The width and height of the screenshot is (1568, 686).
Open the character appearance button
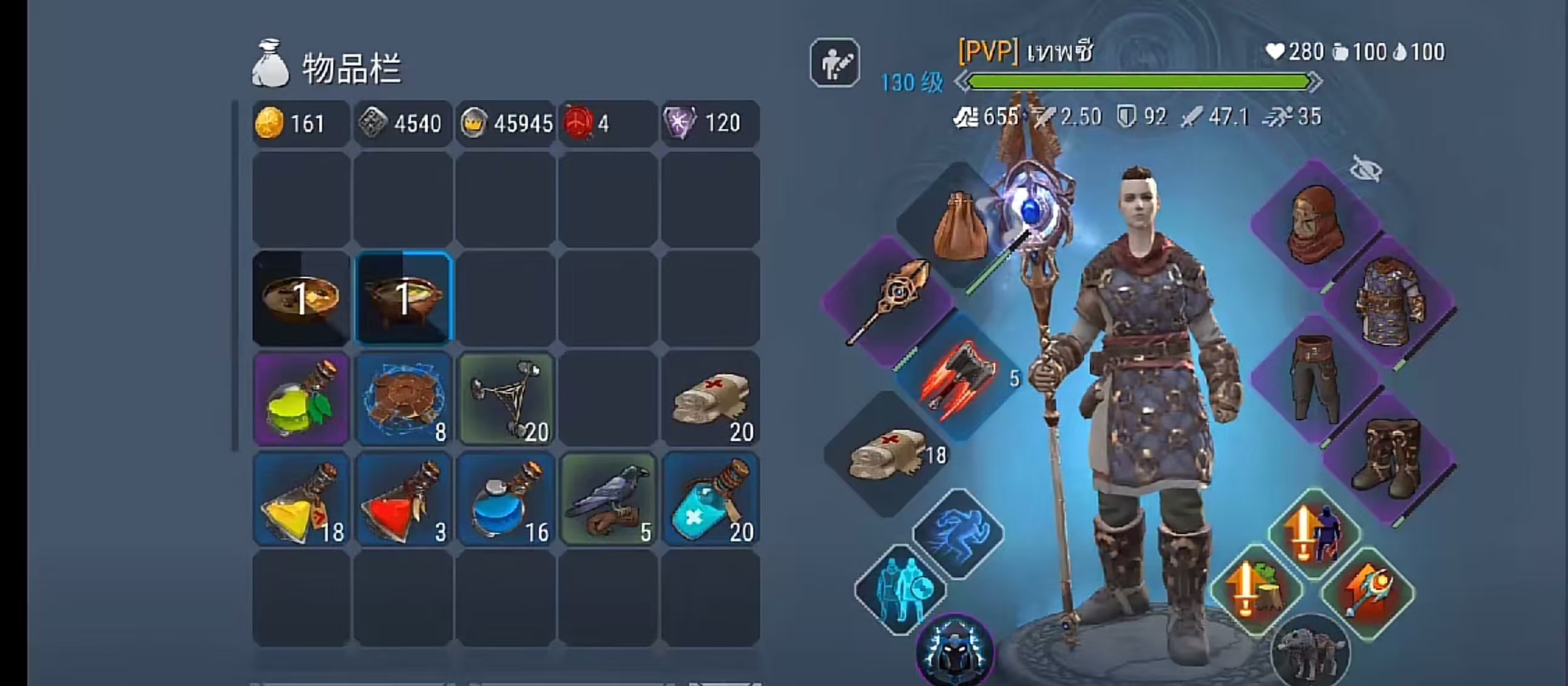tap(834, 63)
